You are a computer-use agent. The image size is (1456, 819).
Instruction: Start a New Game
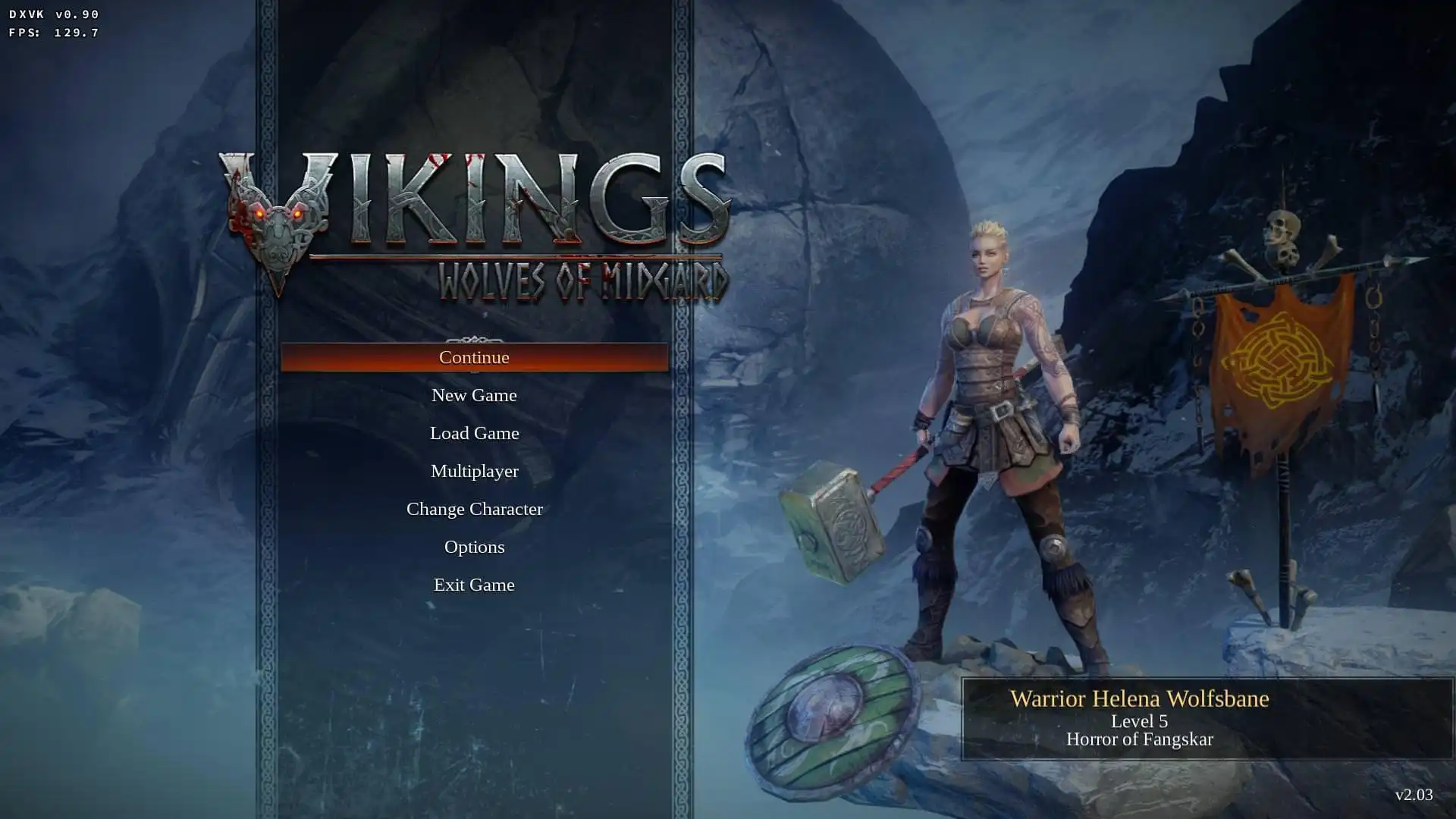point(474,395)
